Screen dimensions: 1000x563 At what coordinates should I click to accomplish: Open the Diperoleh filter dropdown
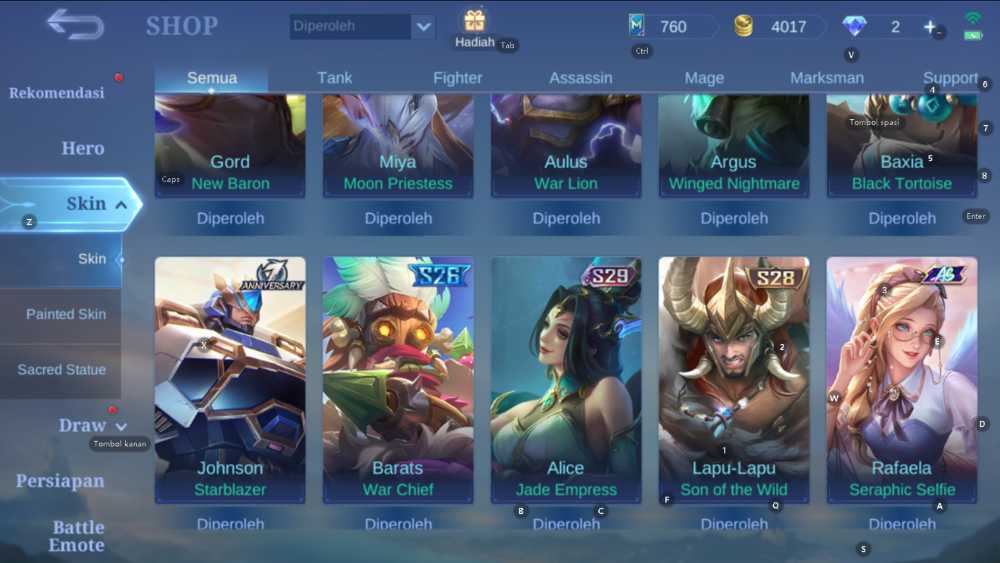pyautogui.click(x=423, y=27)
